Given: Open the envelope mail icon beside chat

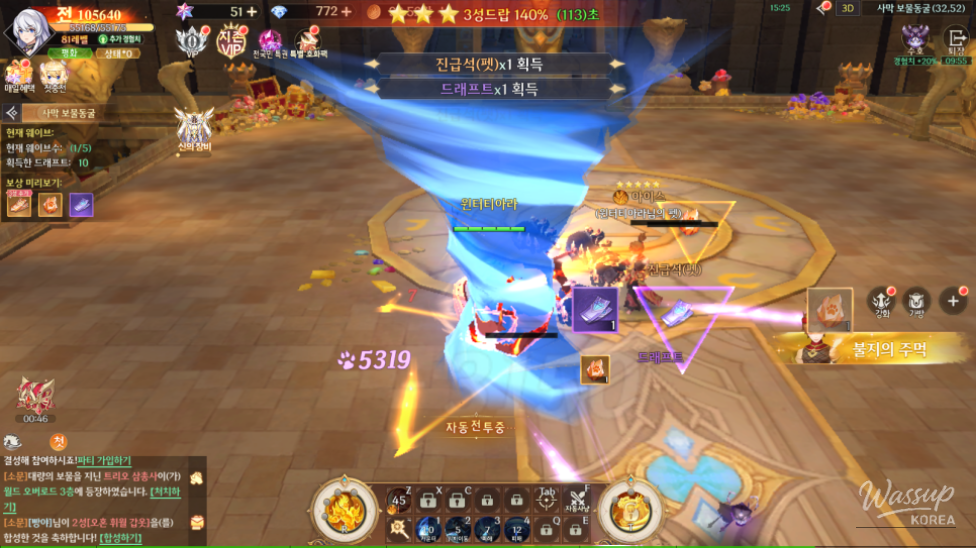Looking at the screenshot, I should point(197,521).
